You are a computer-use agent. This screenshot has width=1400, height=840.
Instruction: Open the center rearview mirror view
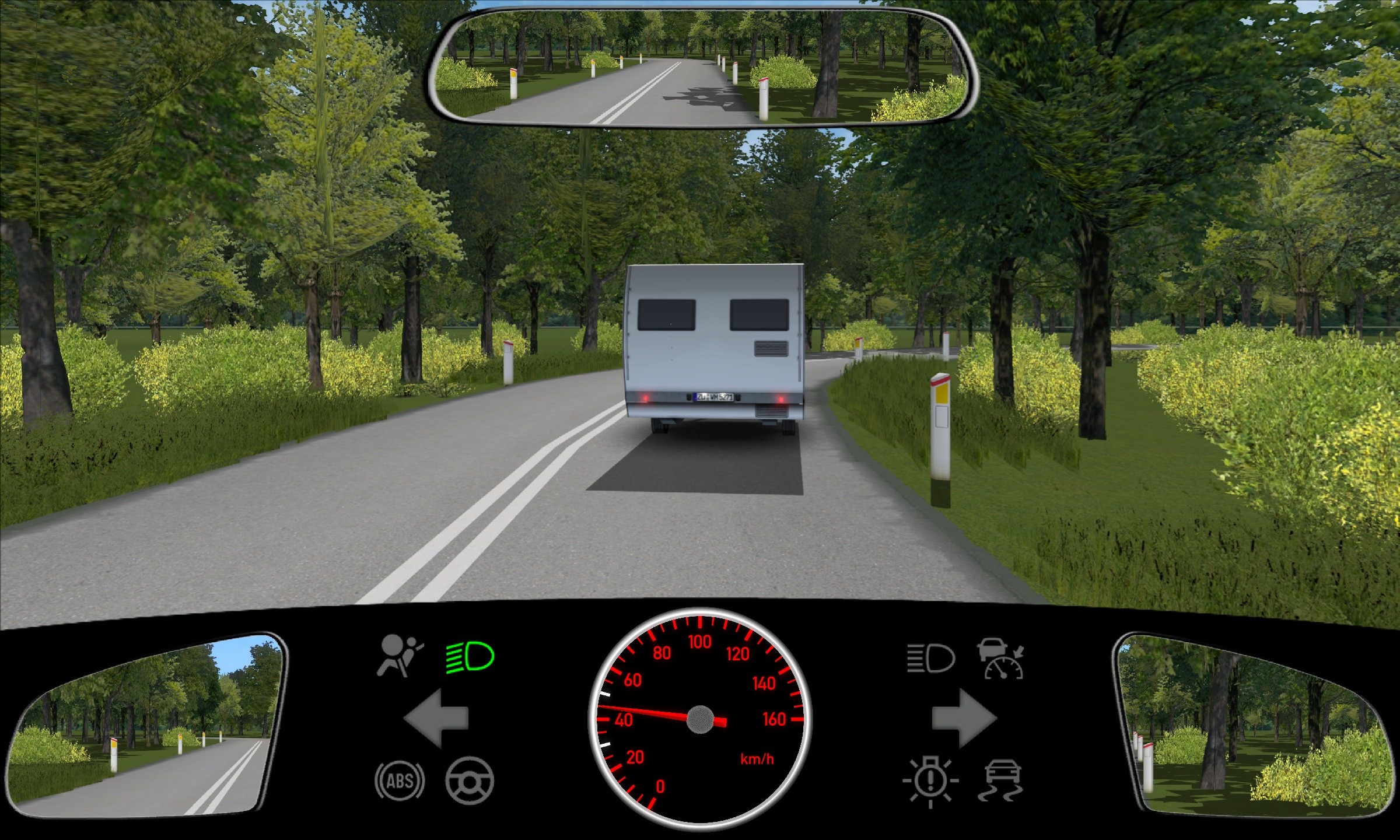(x=702, y=67)
